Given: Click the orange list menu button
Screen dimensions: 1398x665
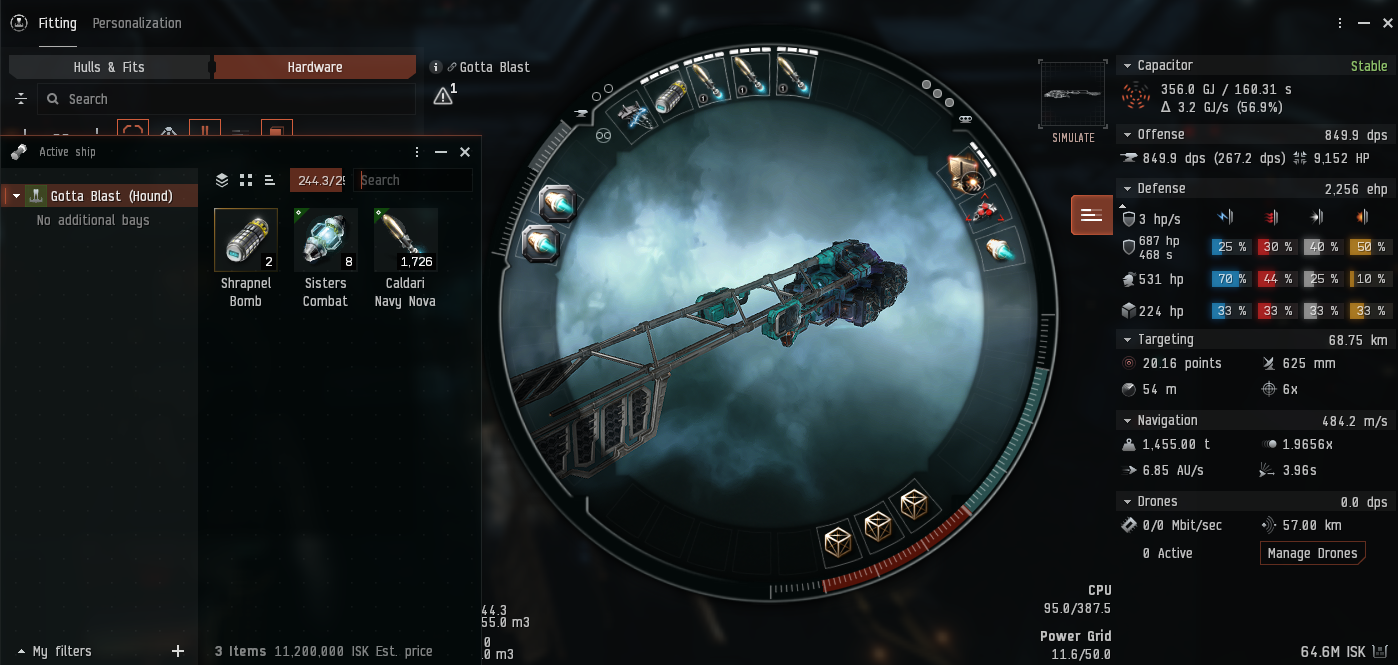Looking at the screenshot, I should 1091,215.
